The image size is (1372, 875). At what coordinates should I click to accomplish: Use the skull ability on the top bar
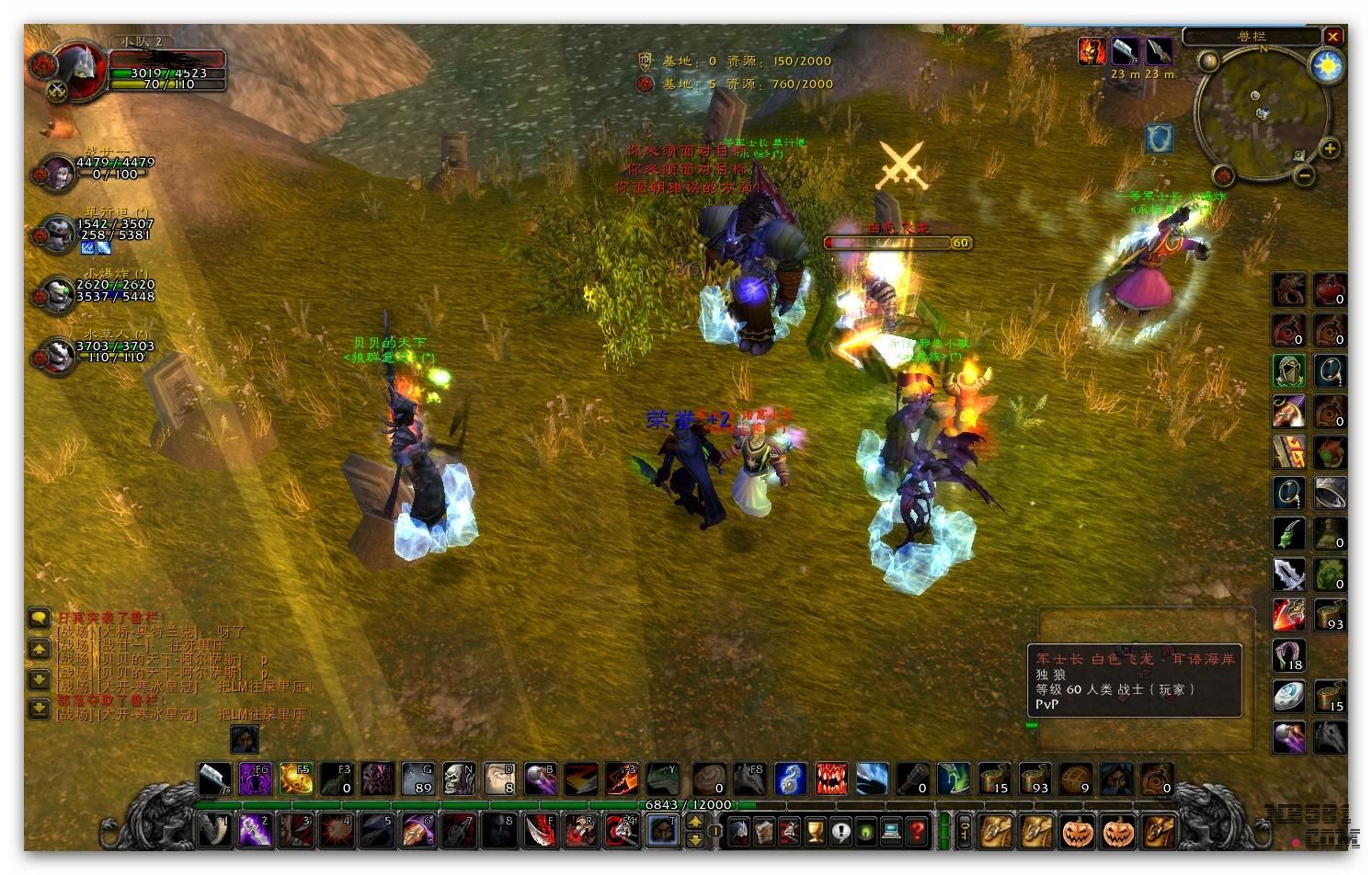pyautogui.click(x=458, y=779)
